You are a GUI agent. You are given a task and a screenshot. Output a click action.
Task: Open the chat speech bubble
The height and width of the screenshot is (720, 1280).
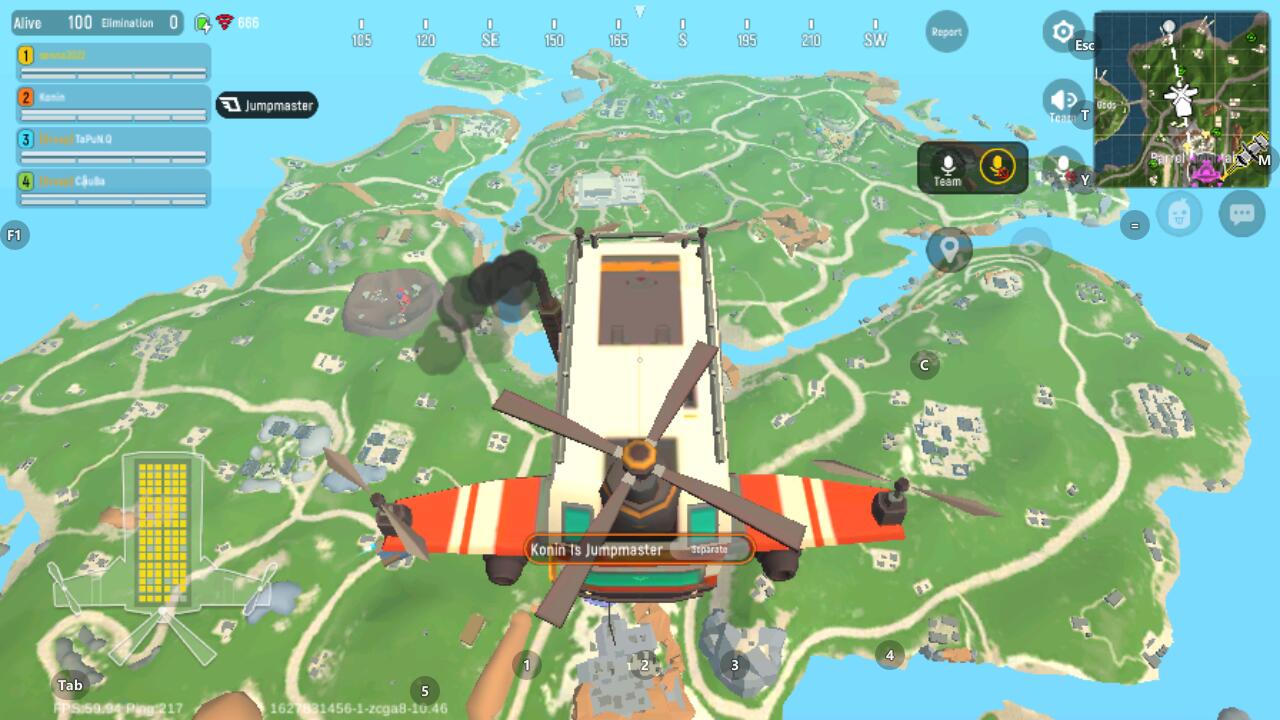click(x=1242, y=214)
